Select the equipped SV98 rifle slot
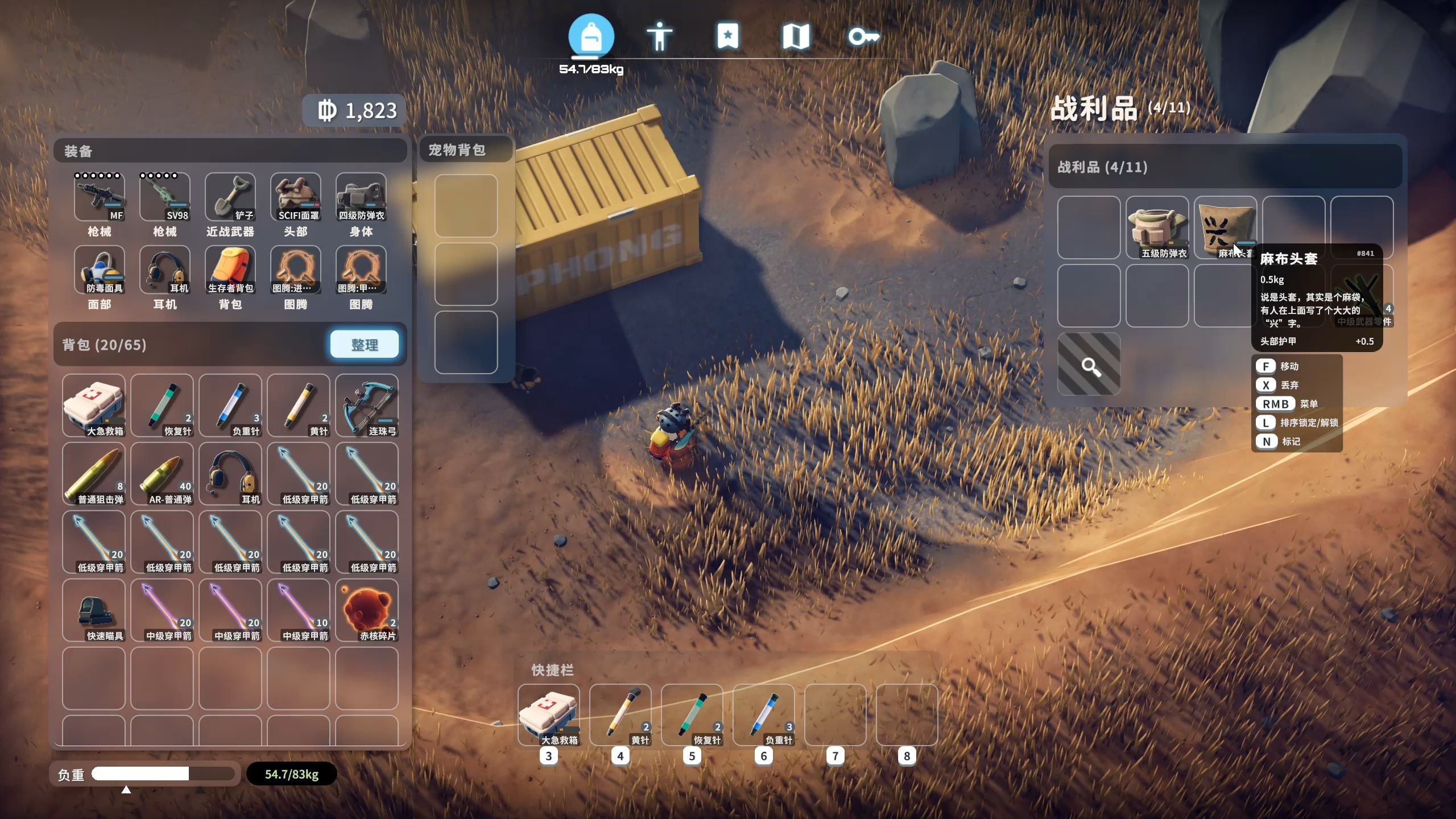 164,197
